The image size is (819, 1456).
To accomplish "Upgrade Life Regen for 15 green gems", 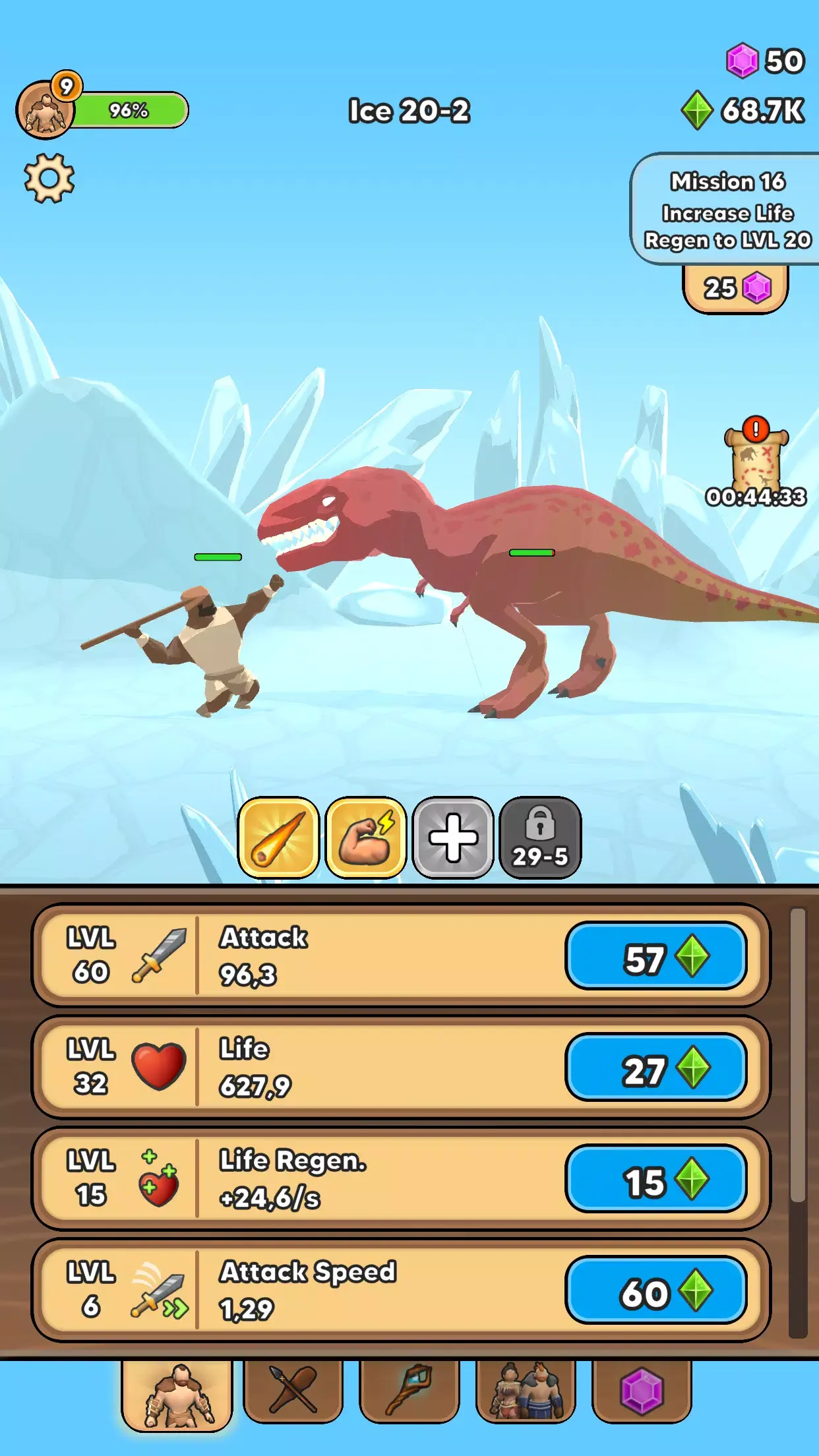I will tap(656, 1179).
